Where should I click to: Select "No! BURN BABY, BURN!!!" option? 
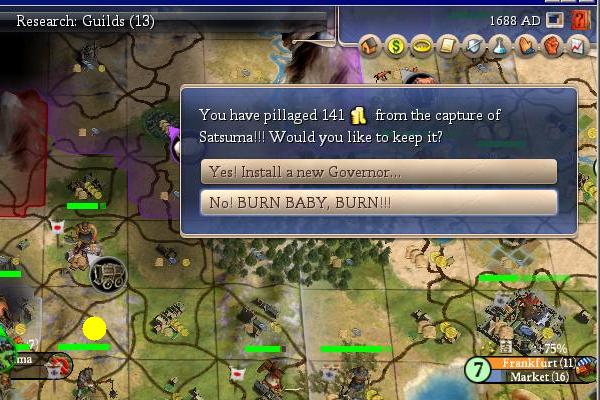coord(378,203)
